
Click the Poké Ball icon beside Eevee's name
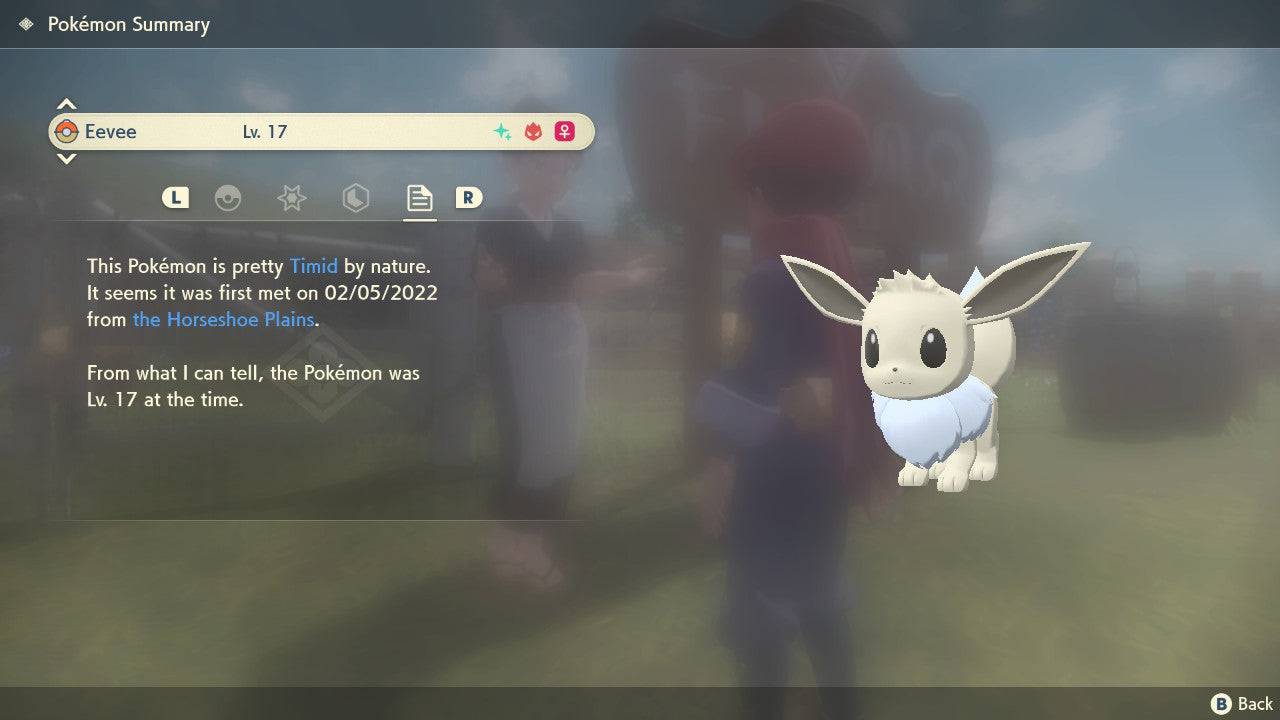pyautogui.click(x=69, y=131)
